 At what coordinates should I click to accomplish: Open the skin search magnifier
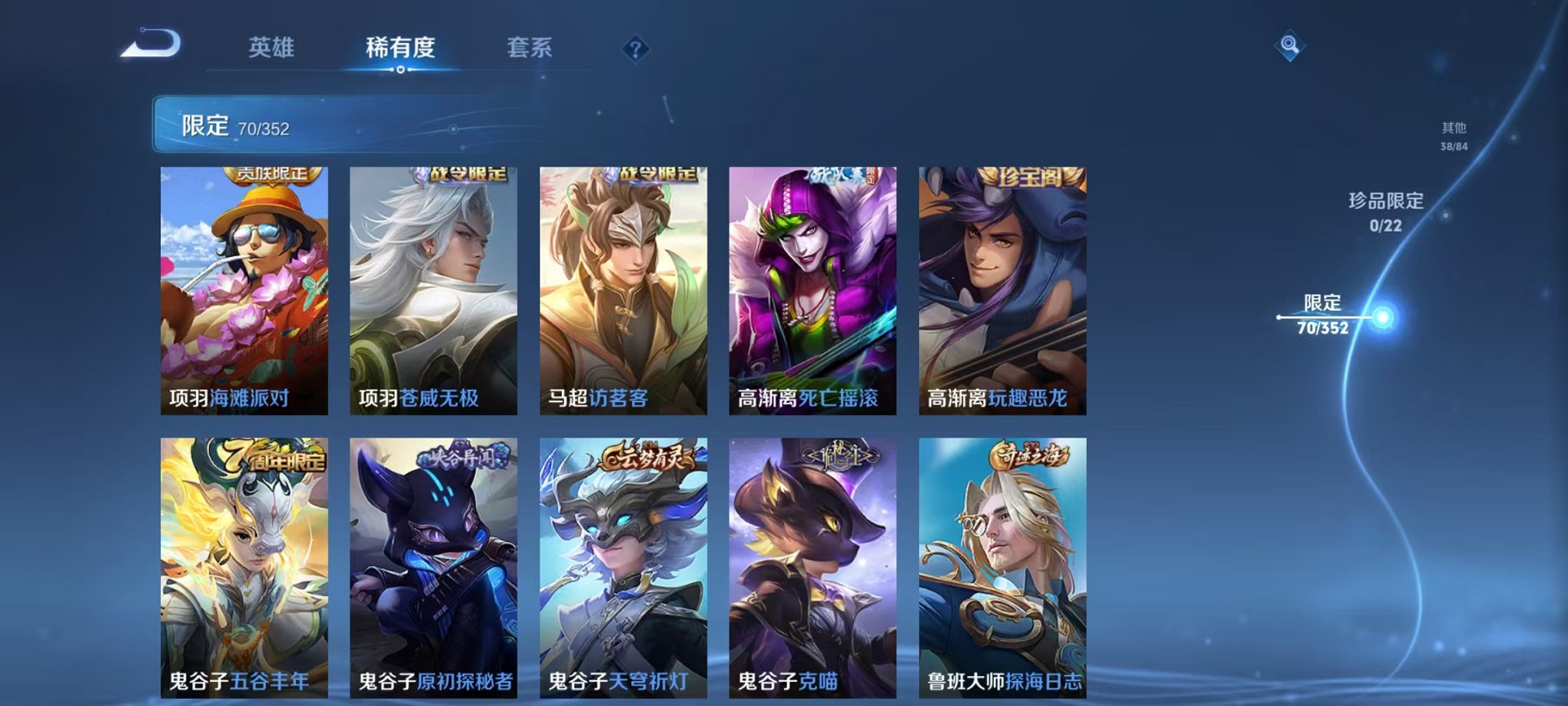coord(1289,46)
